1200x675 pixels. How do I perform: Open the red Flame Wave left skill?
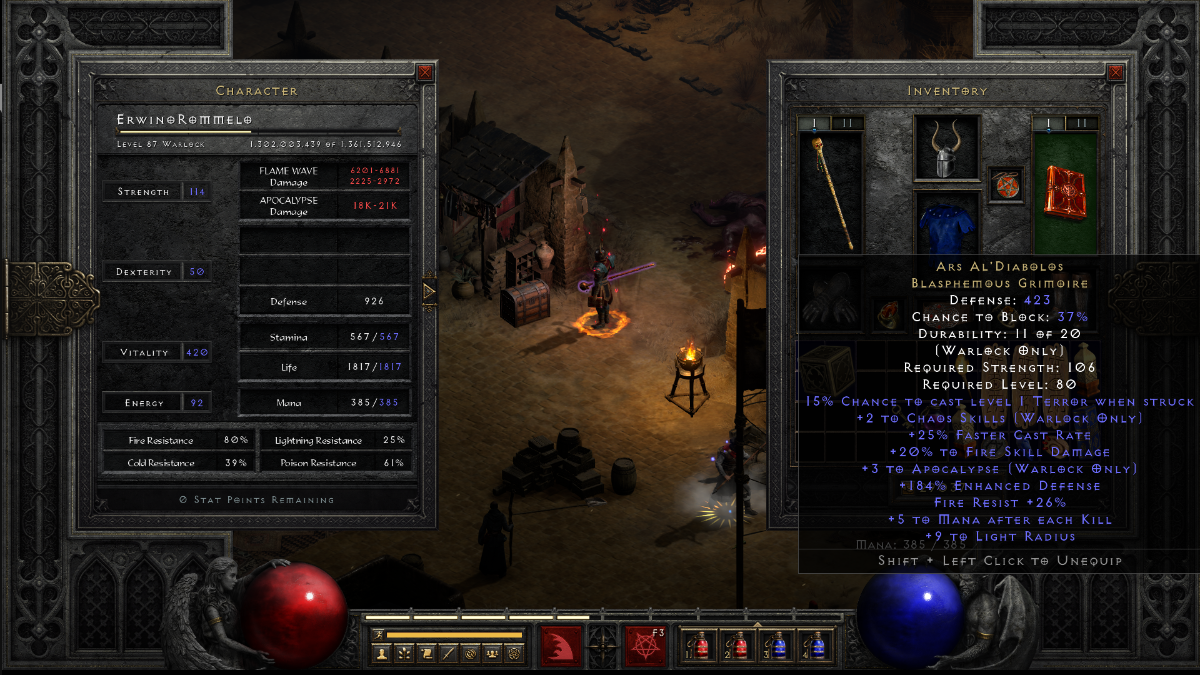point(561,646)
